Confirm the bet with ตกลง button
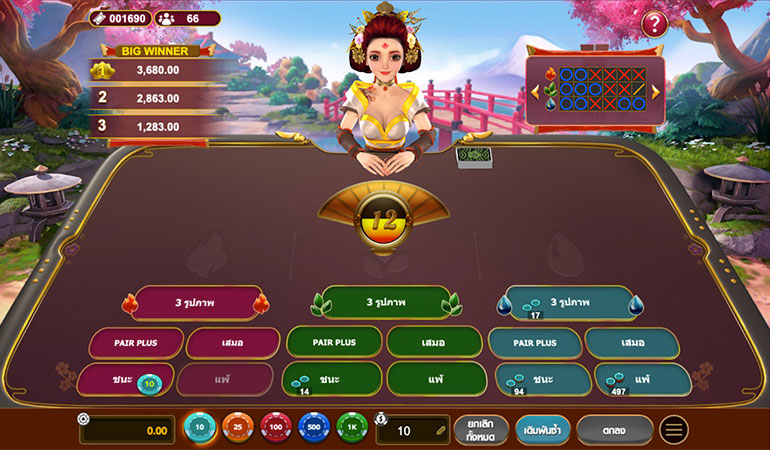Screen dimensions: 770x450 click(614, 430)
